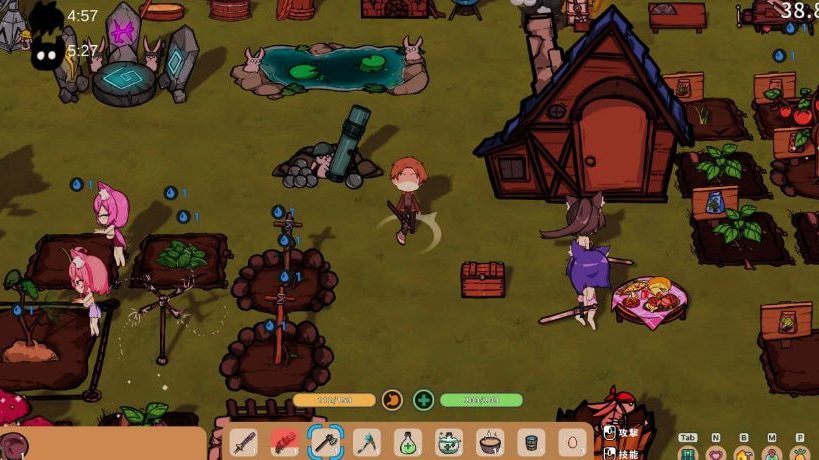Choose the red item hotbar slot
The width and height of the screenshot is (819, 460).
[x=285, y=441]
